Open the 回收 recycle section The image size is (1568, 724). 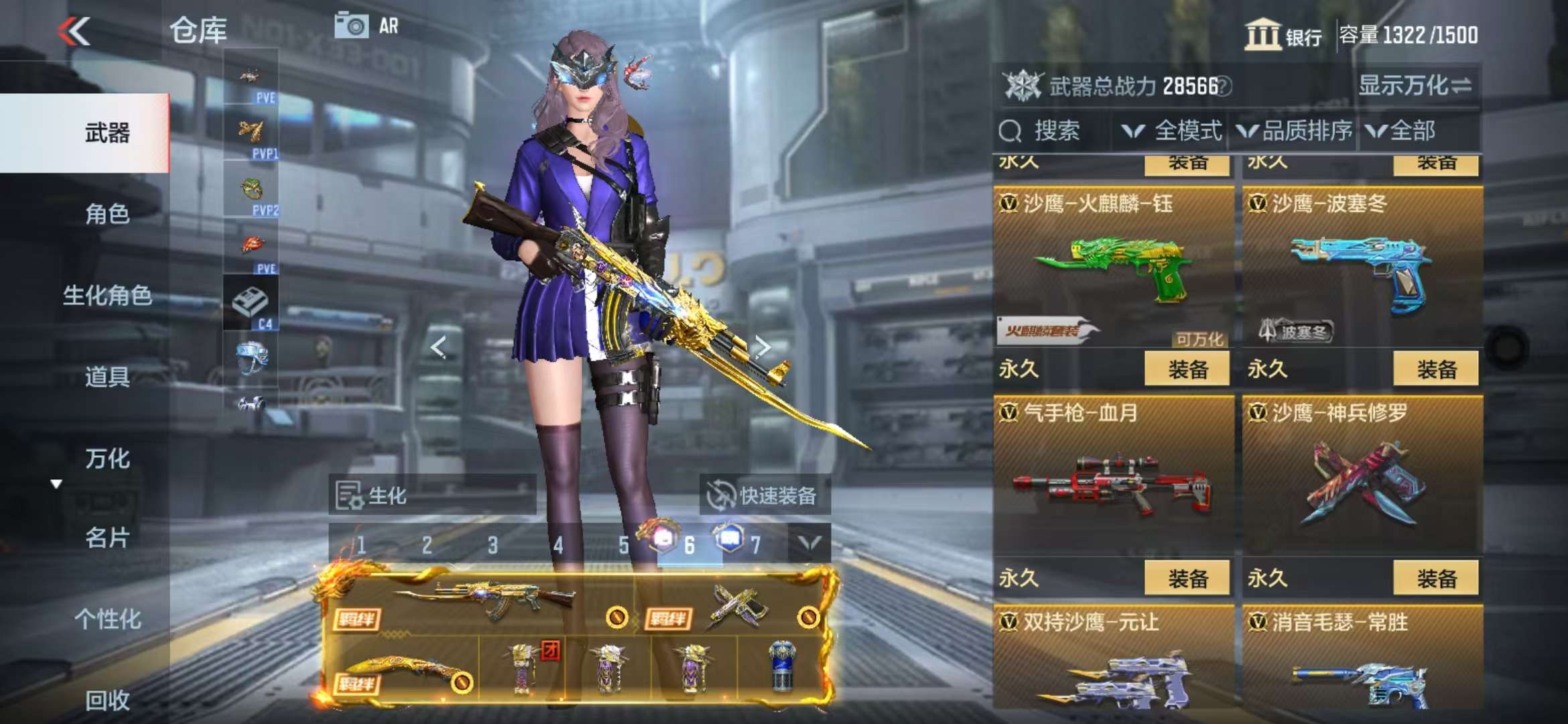pos(107,701)
